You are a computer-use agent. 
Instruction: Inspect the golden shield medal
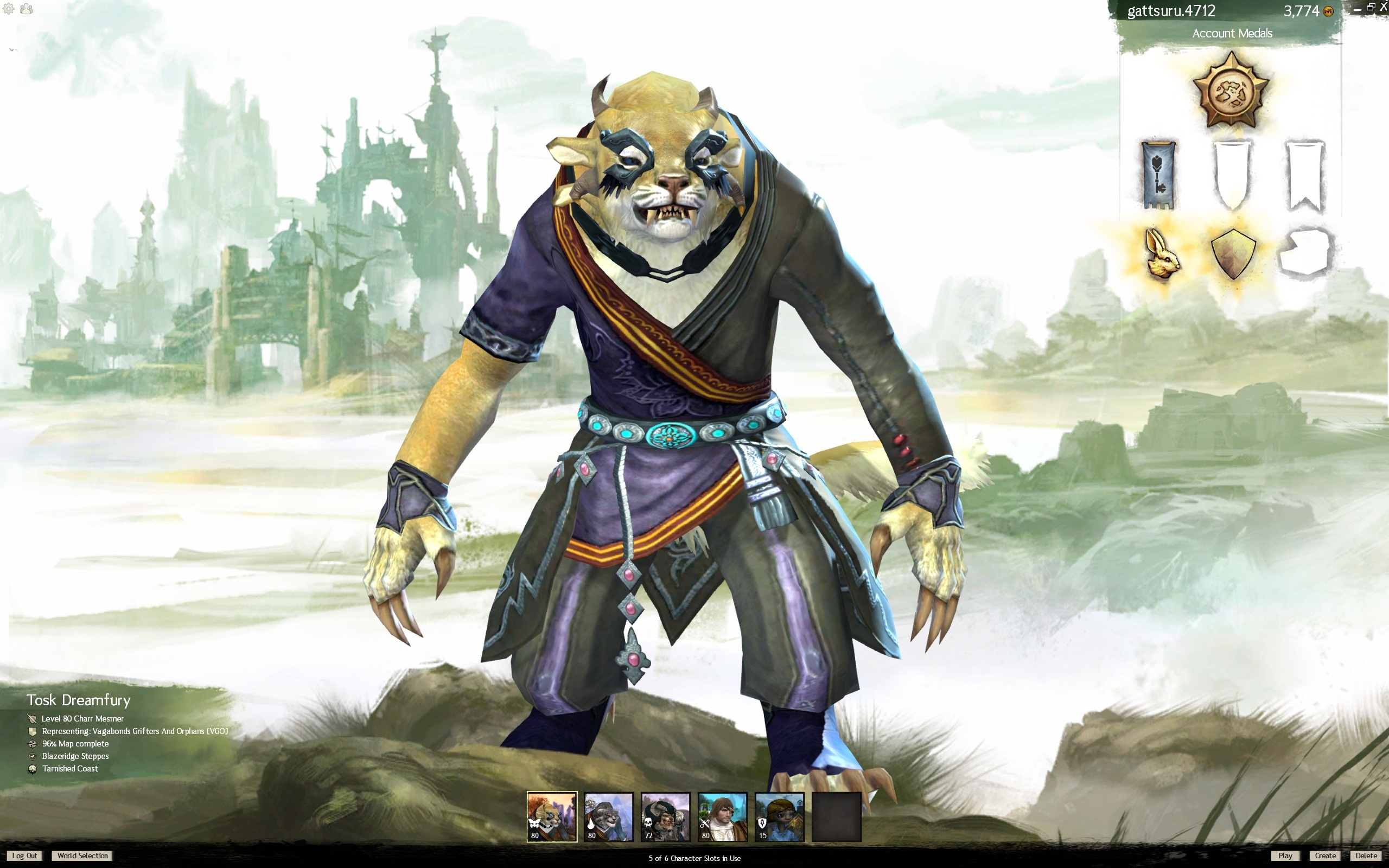1233,254
